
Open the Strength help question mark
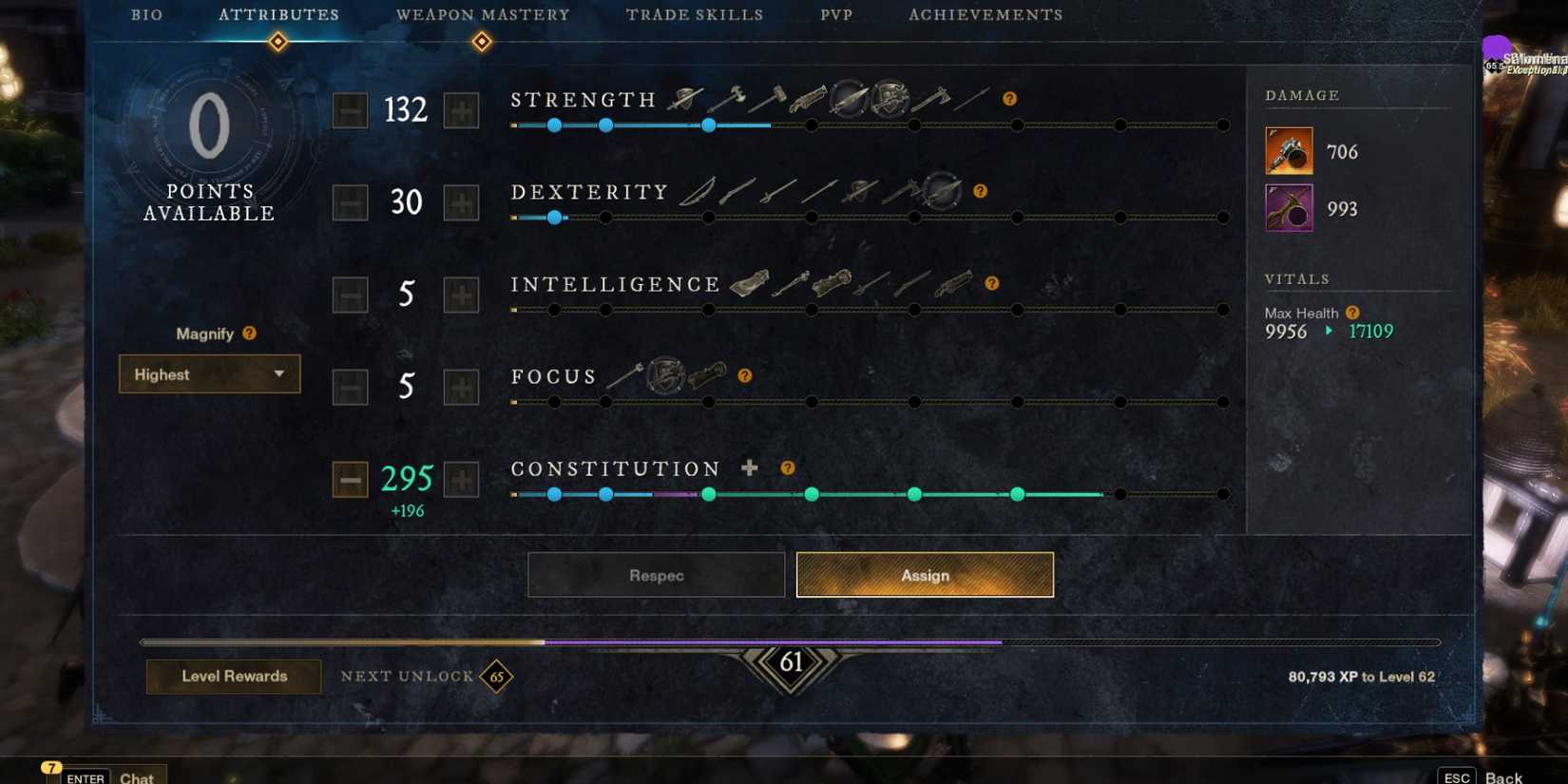coord(1009,97)
